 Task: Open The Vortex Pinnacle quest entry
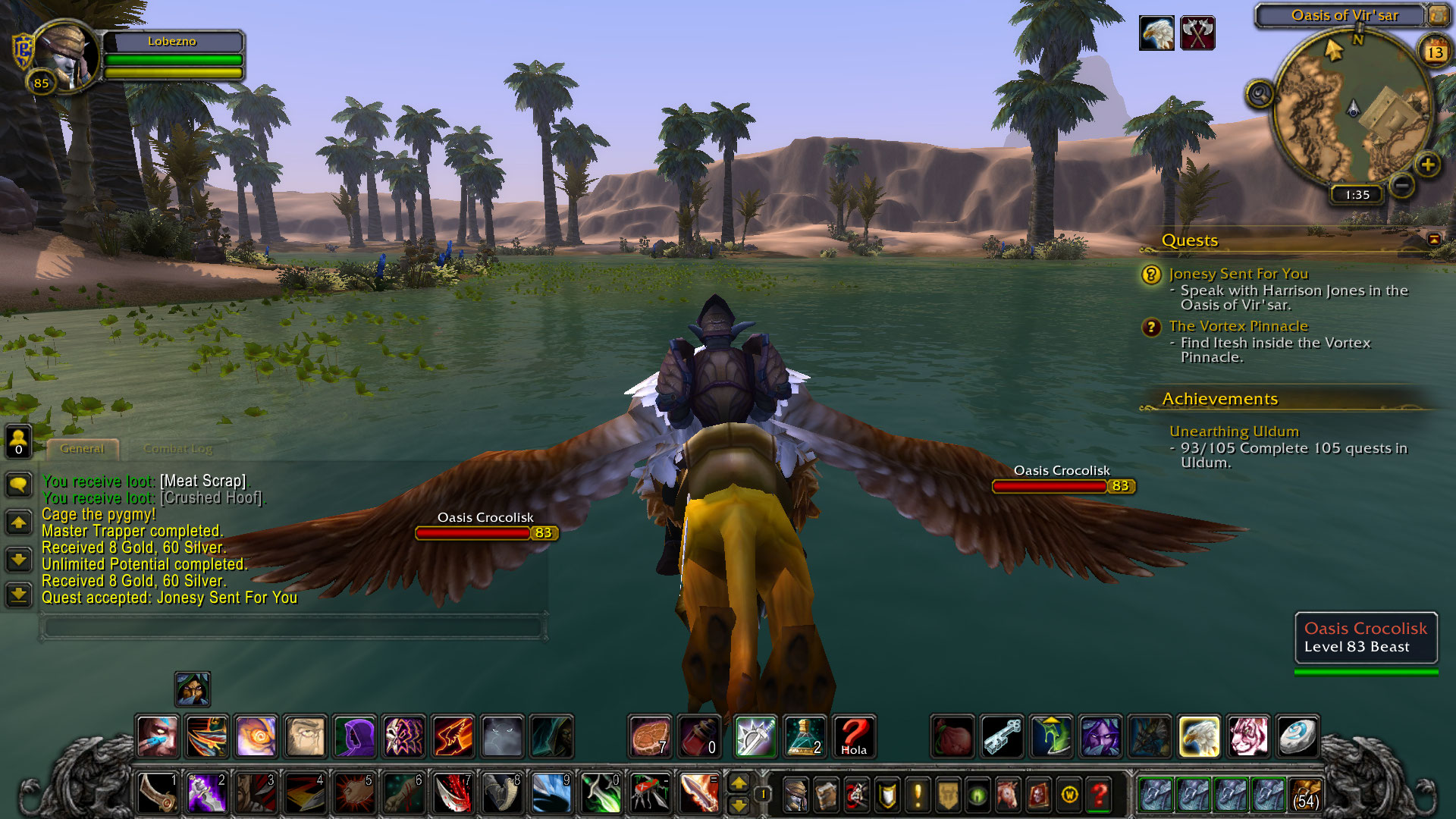[1238, 326]
